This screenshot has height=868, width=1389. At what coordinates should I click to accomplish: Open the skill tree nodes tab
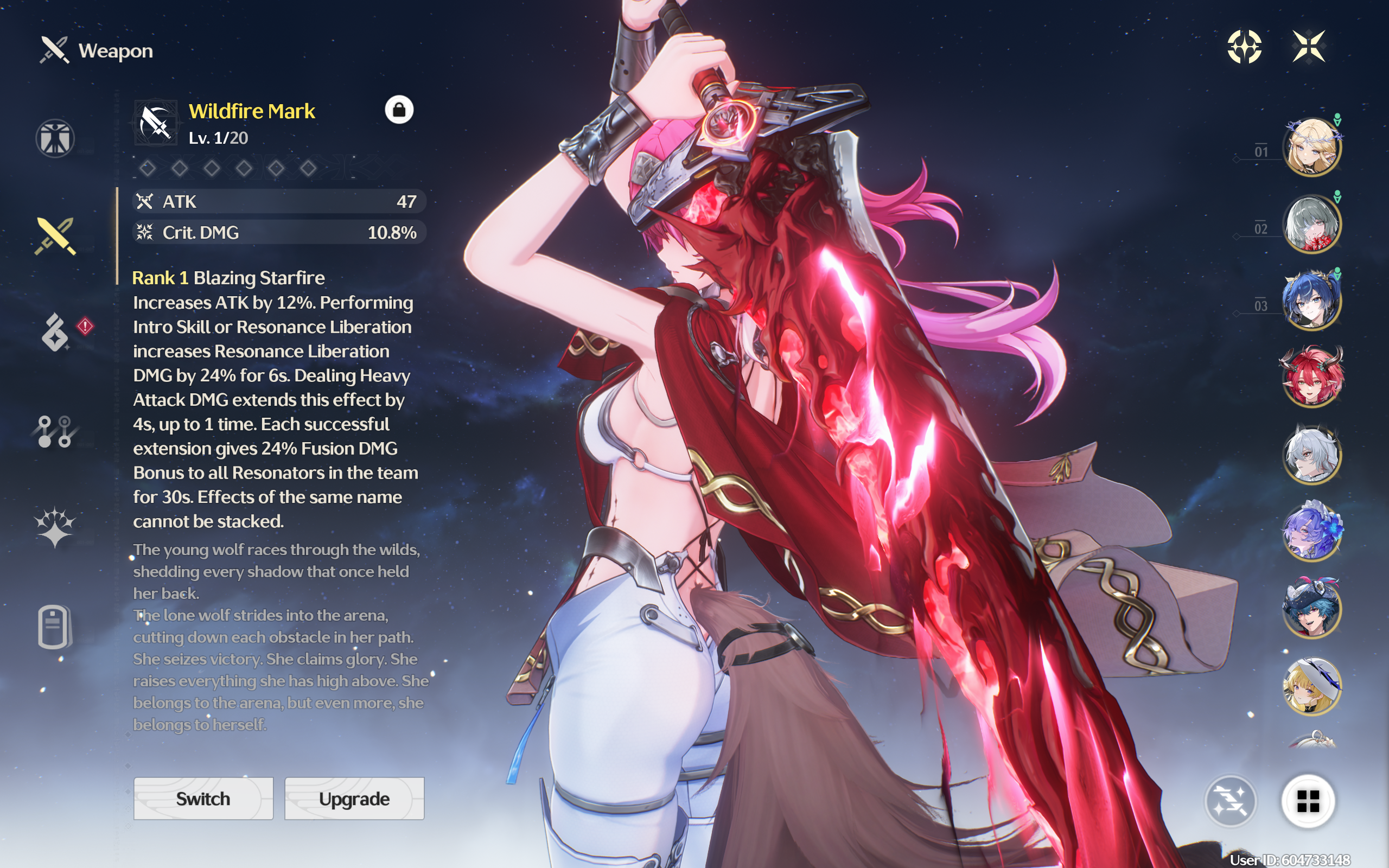click(x=54, y=431)
